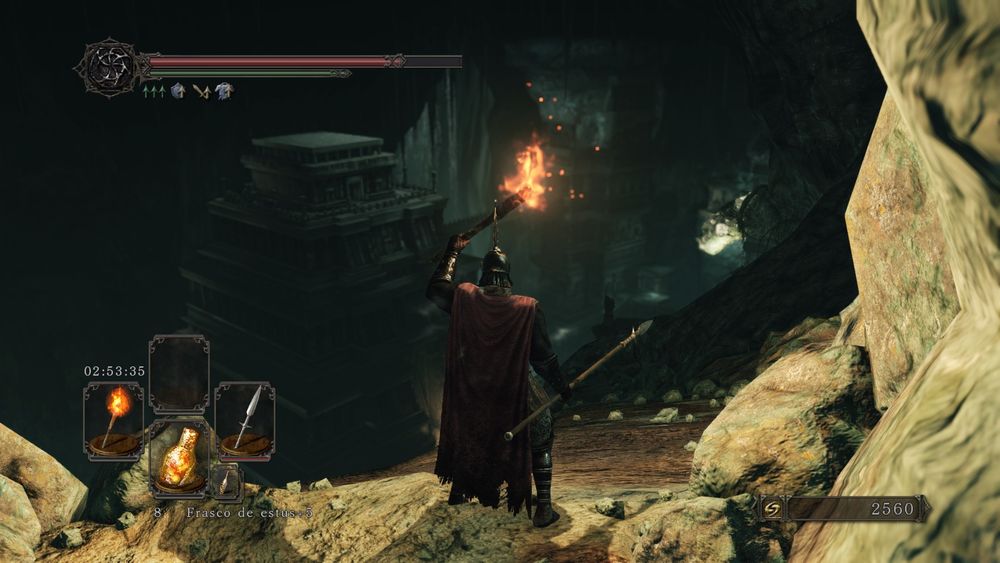Select the small next-item slot beside the flask

coord(227,484)
